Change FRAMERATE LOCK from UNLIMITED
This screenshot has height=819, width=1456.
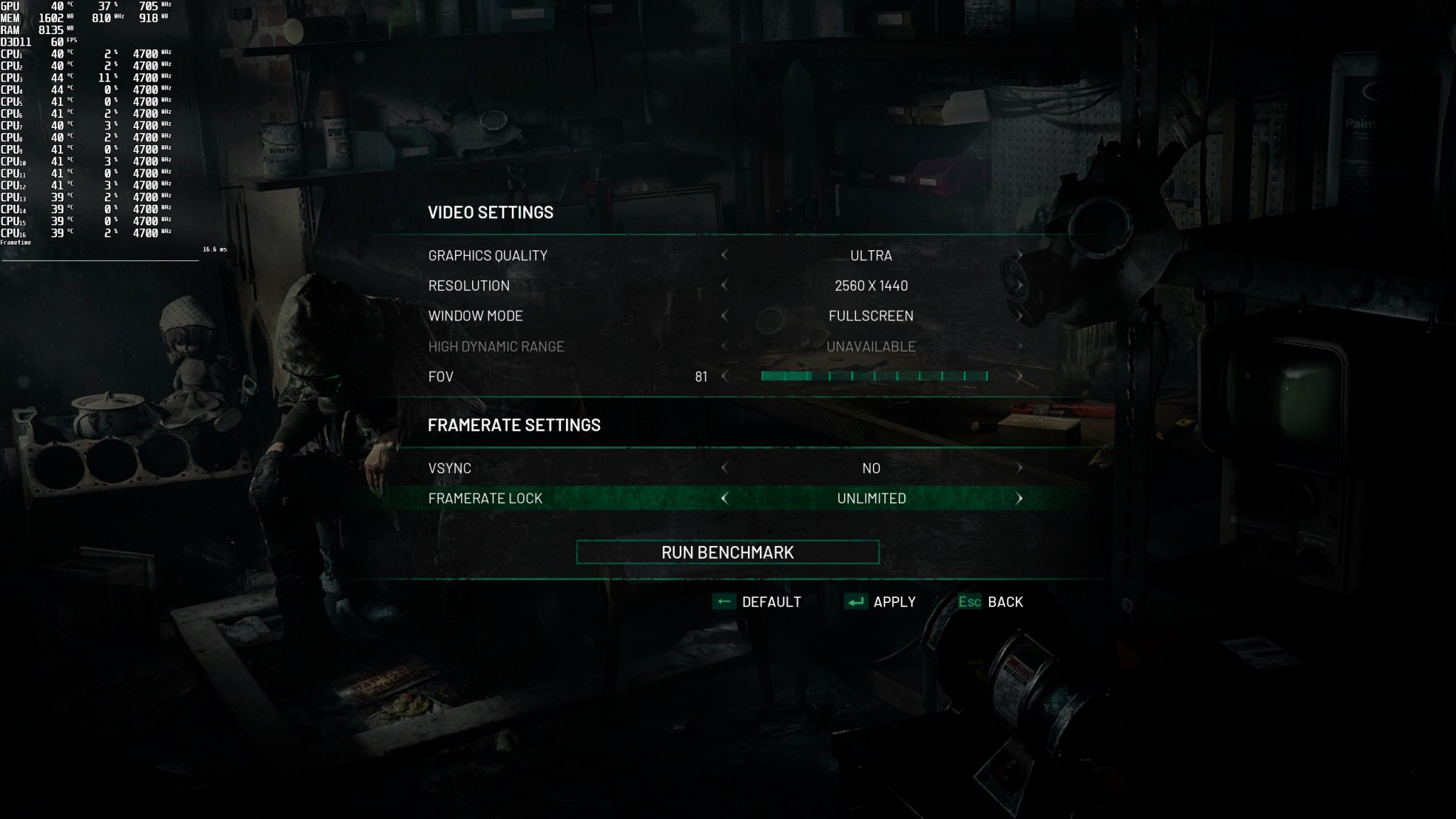(1021, 498)
